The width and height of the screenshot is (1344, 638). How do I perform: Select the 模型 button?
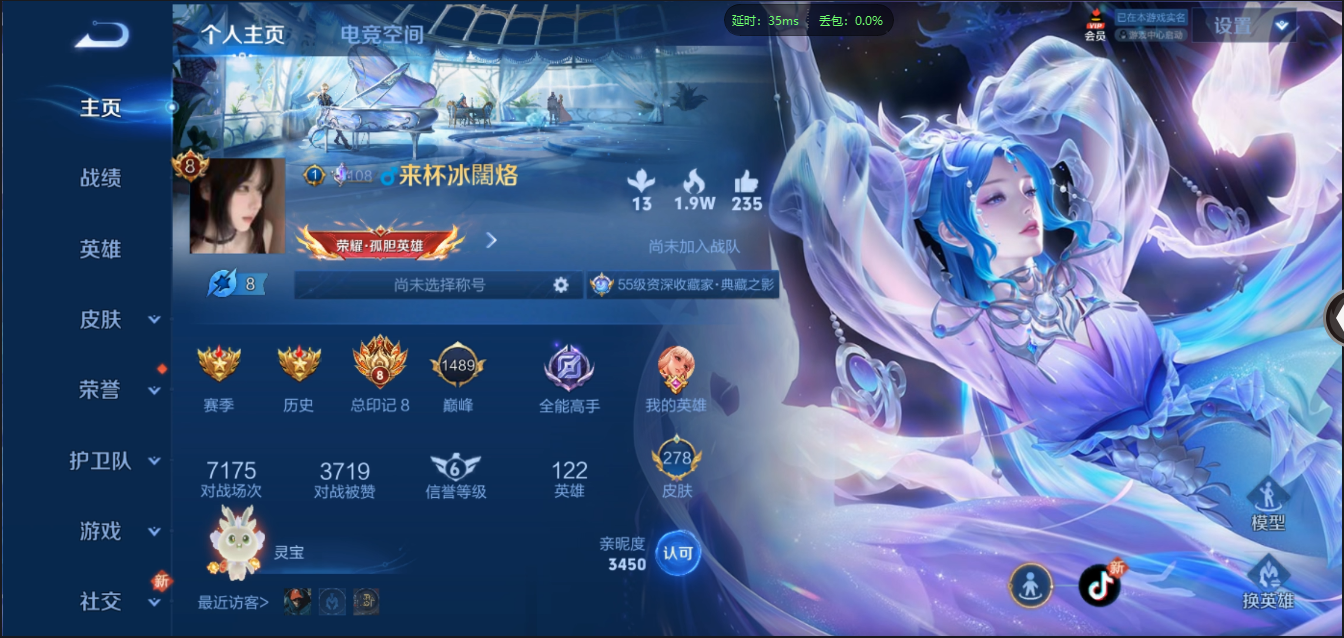1268,504
